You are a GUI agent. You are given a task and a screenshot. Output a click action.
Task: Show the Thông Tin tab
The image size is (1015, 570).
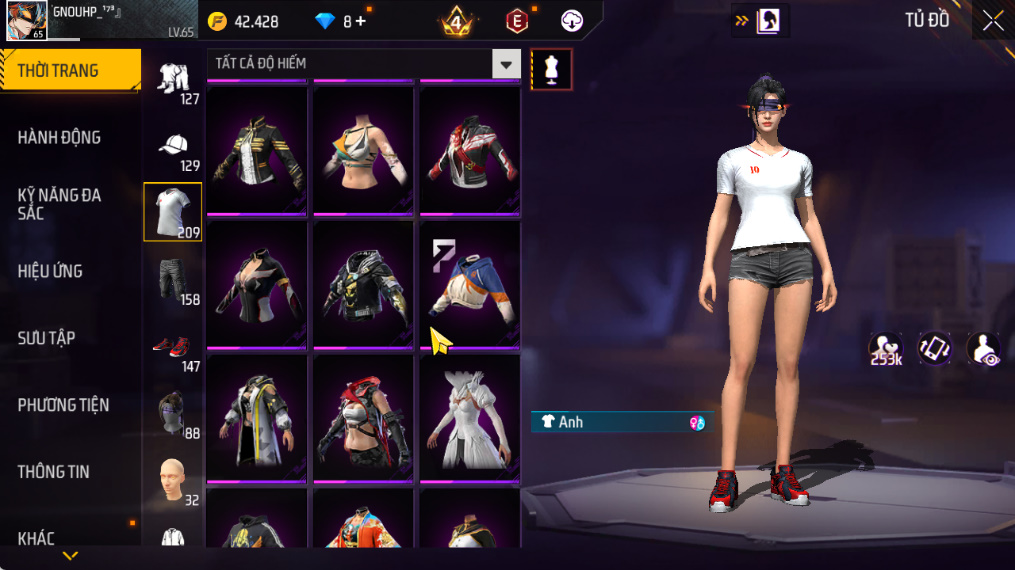click(53, 472)
